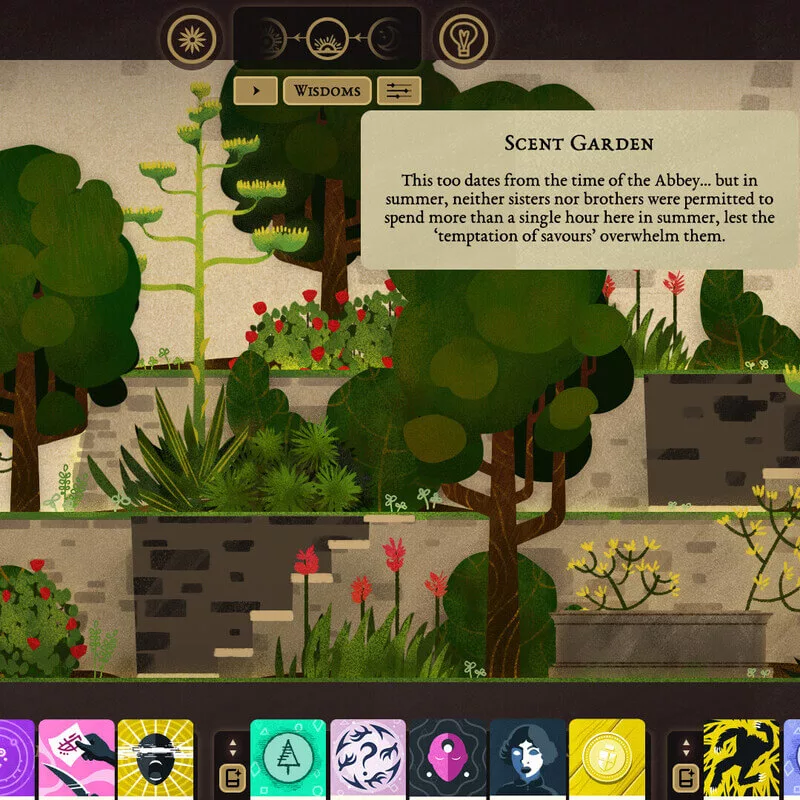Select the gold coin card
This screenshot has width=800, height=800.
(607, 759)
